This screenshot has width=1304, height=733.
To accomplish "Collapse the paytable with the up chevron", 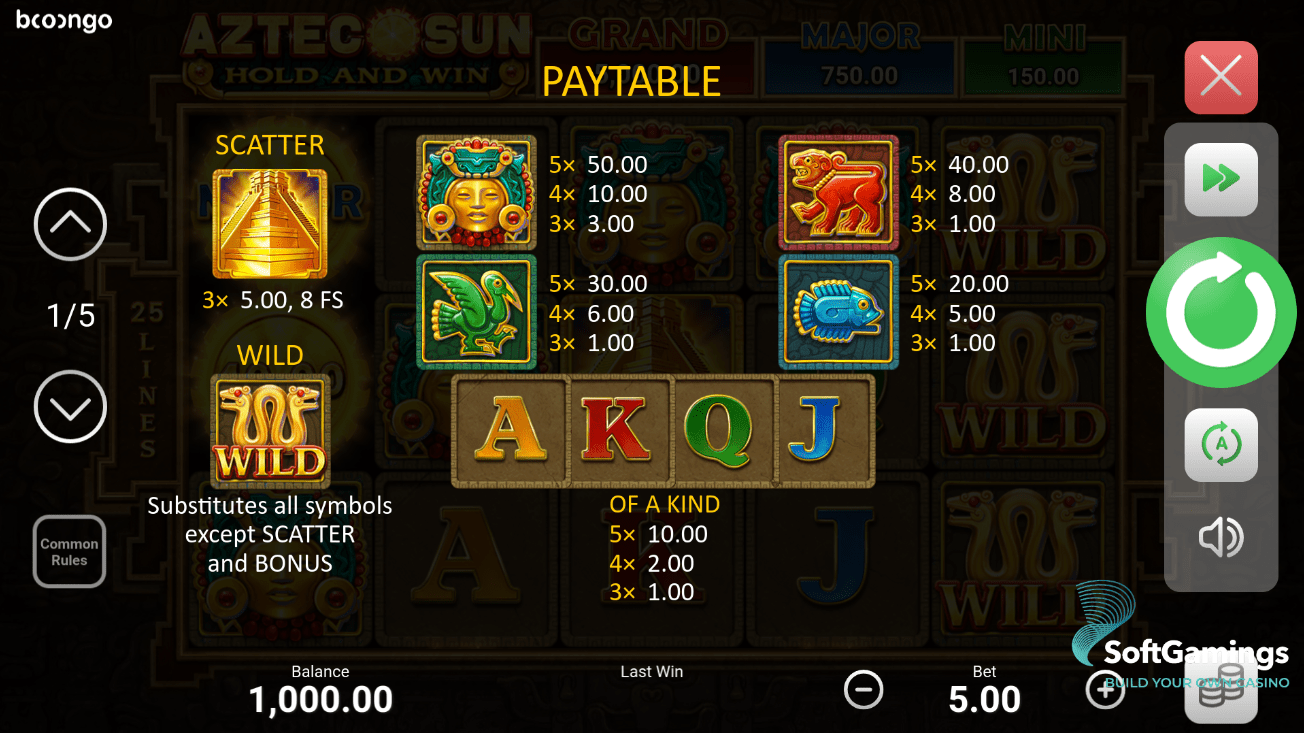I will [70, 224].
